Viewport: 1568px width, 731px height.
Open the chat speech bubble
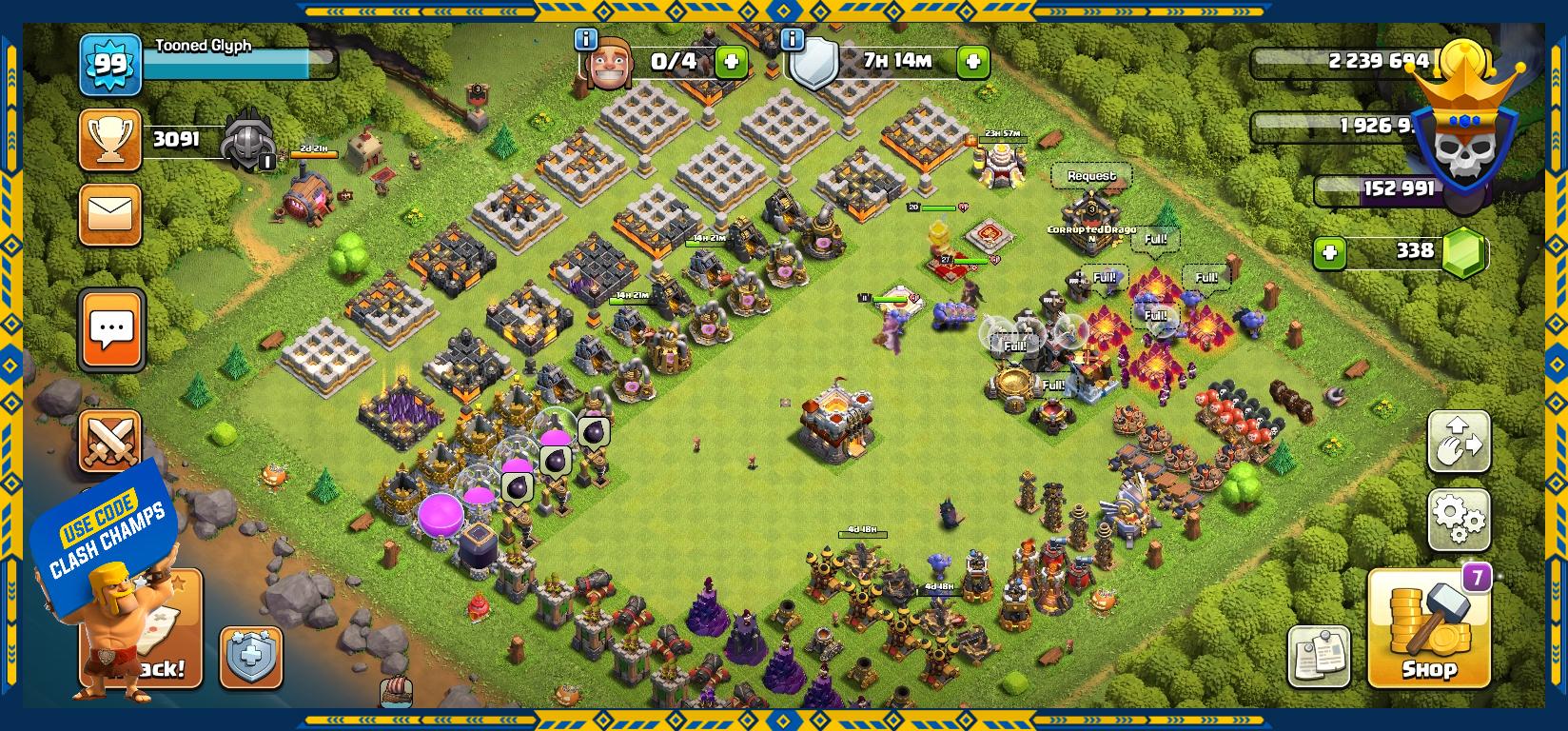click(112, 329)
